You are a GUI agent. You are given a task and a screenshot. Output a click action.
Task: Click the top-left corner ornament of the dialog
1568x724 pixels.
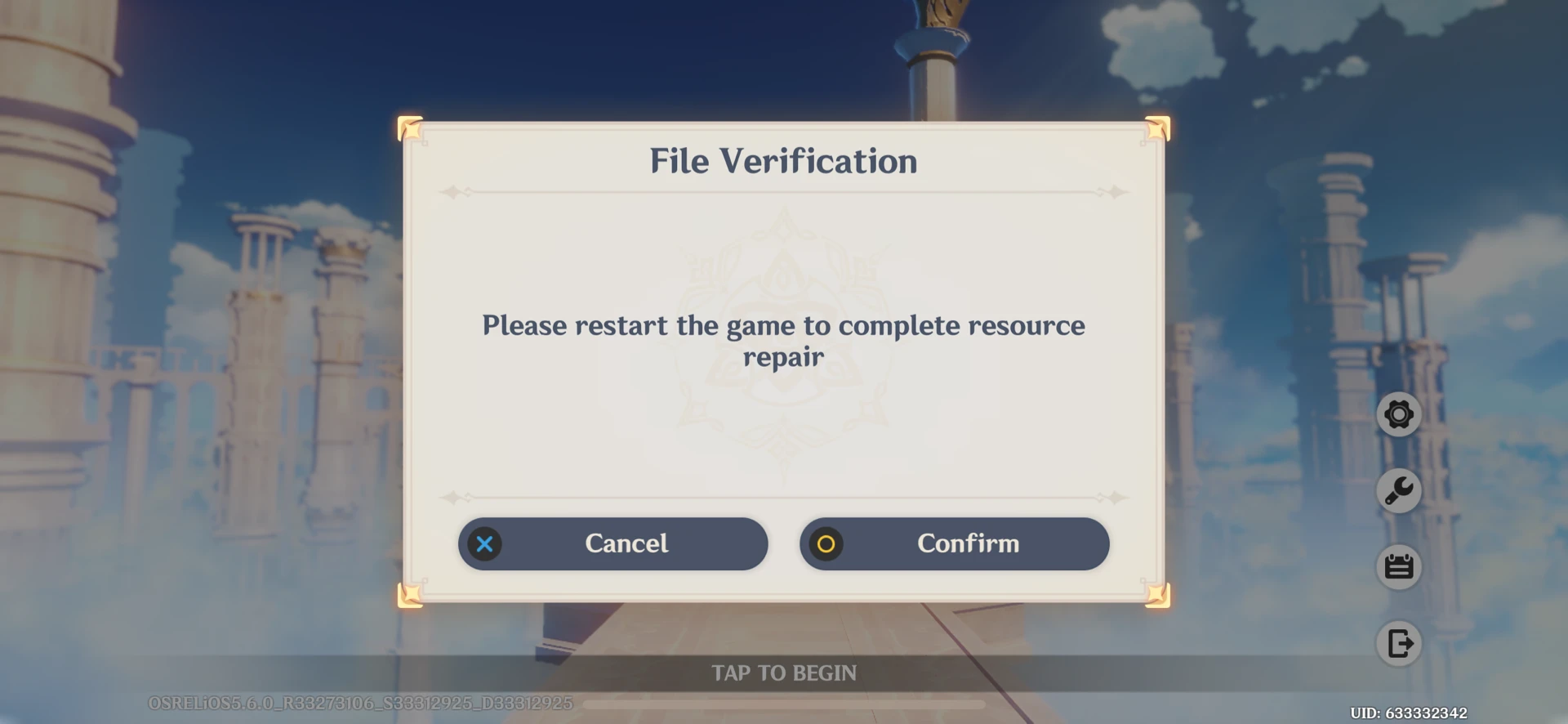(x=411, y=129)
